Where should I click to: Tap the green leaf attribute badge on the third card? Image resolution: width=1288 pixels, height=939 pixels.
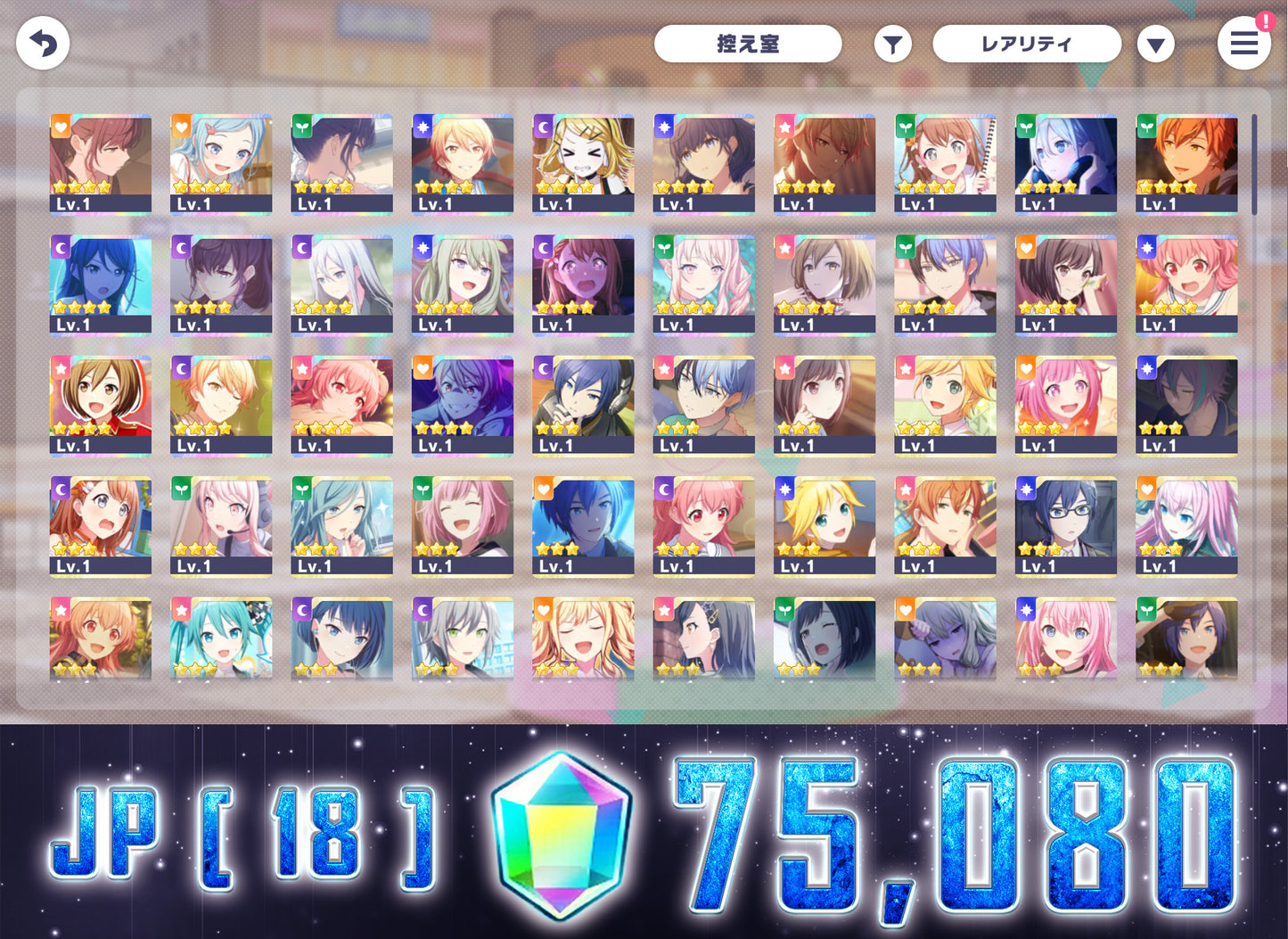click(x=301, y=126)
